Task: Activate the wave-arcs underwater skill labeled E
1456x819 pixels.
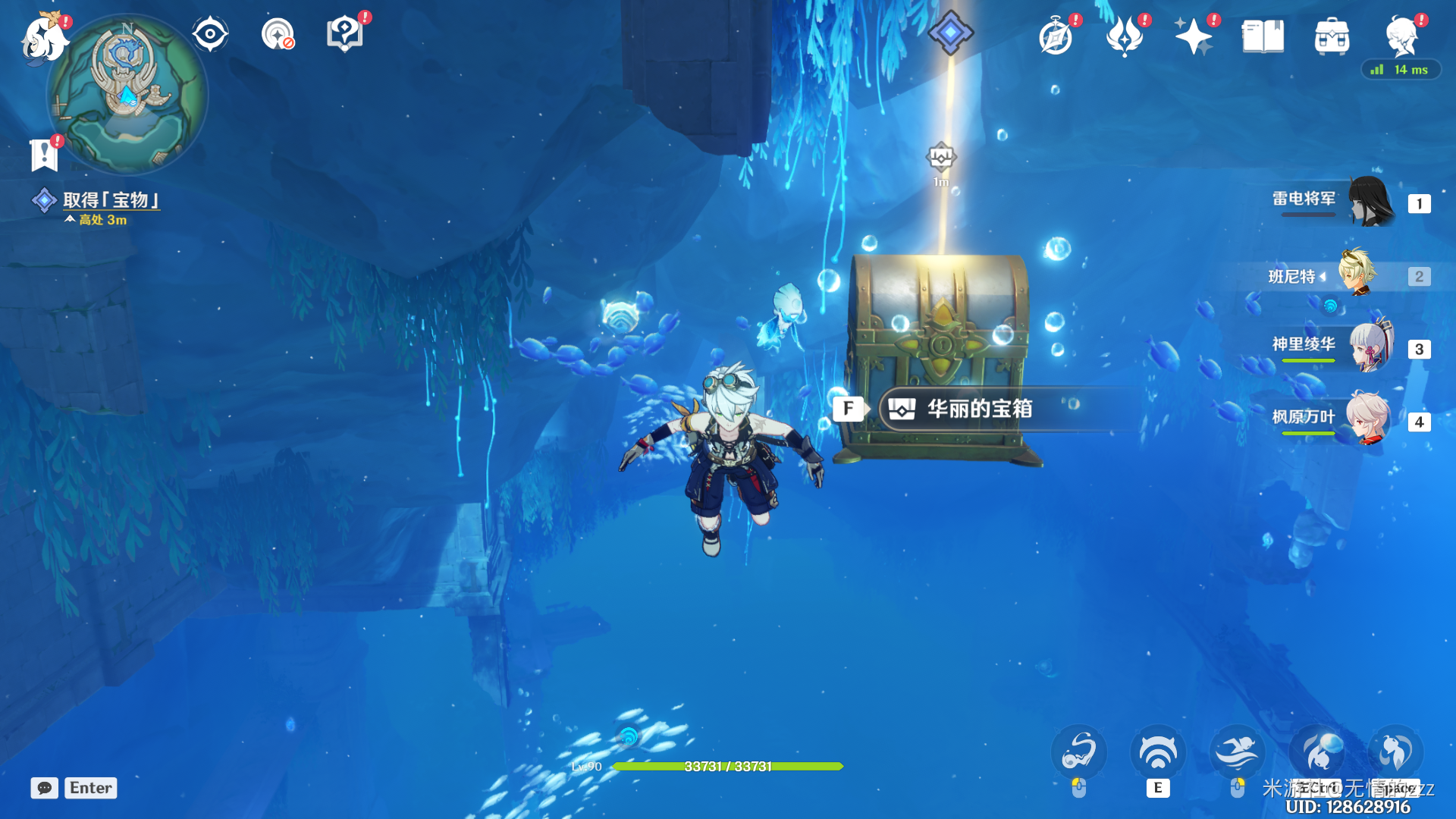Action: [1157, 753]
